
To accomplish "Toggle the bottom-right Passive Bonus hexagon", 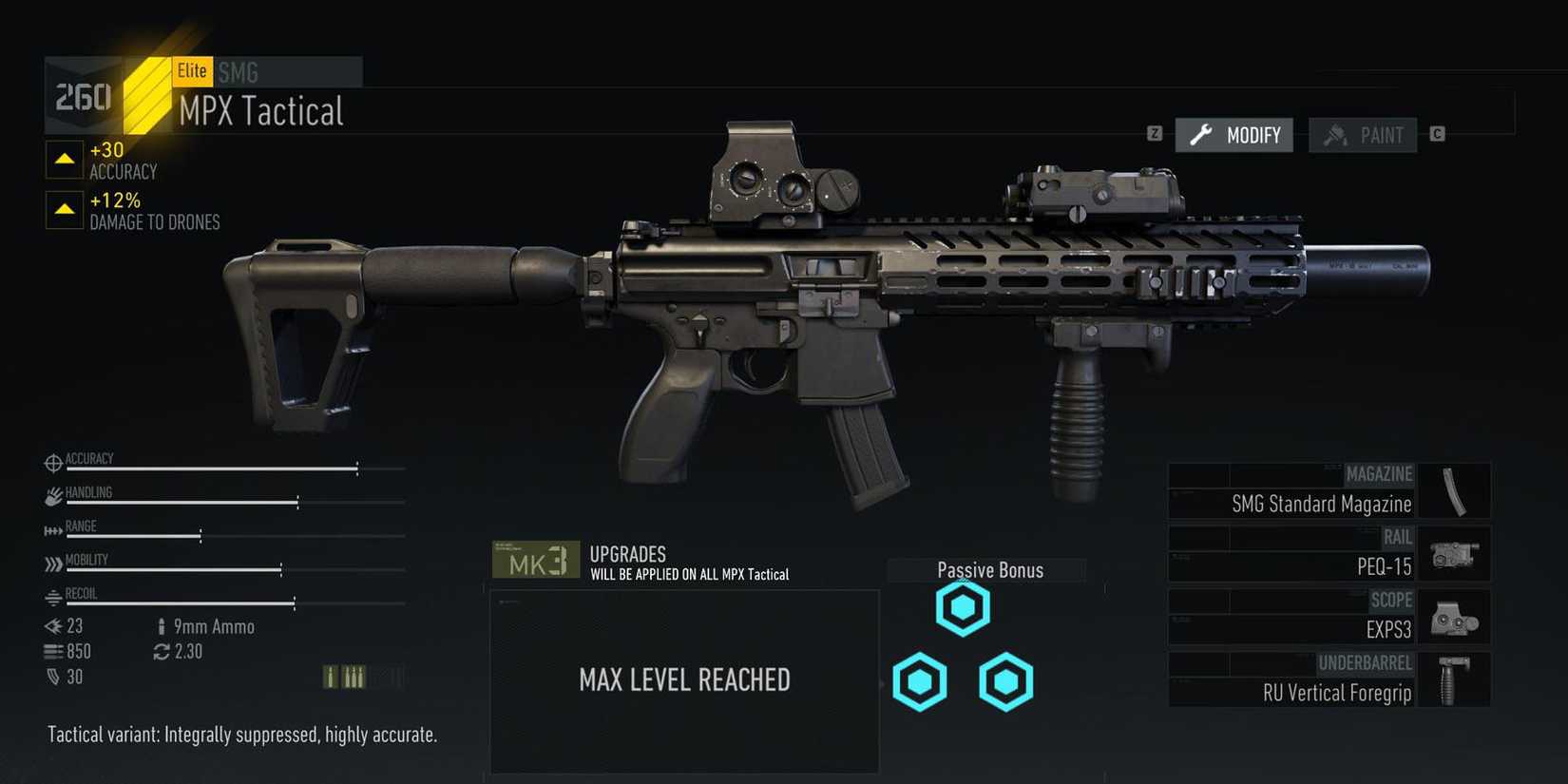I will (x=1005, y=681).
